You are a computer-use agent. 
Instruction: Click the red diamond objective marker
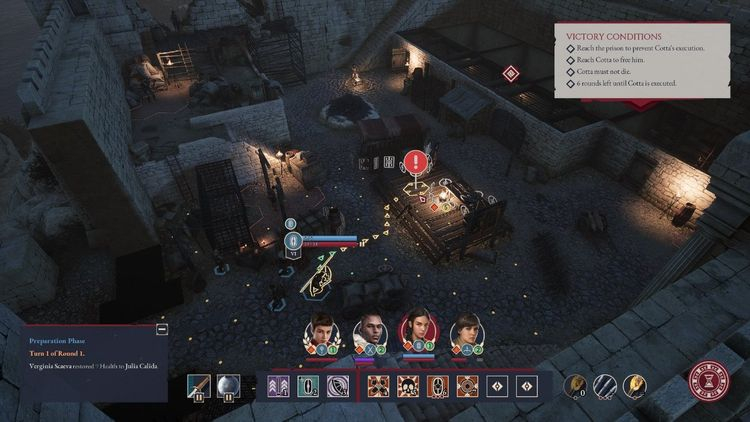[x=511, y=73]
